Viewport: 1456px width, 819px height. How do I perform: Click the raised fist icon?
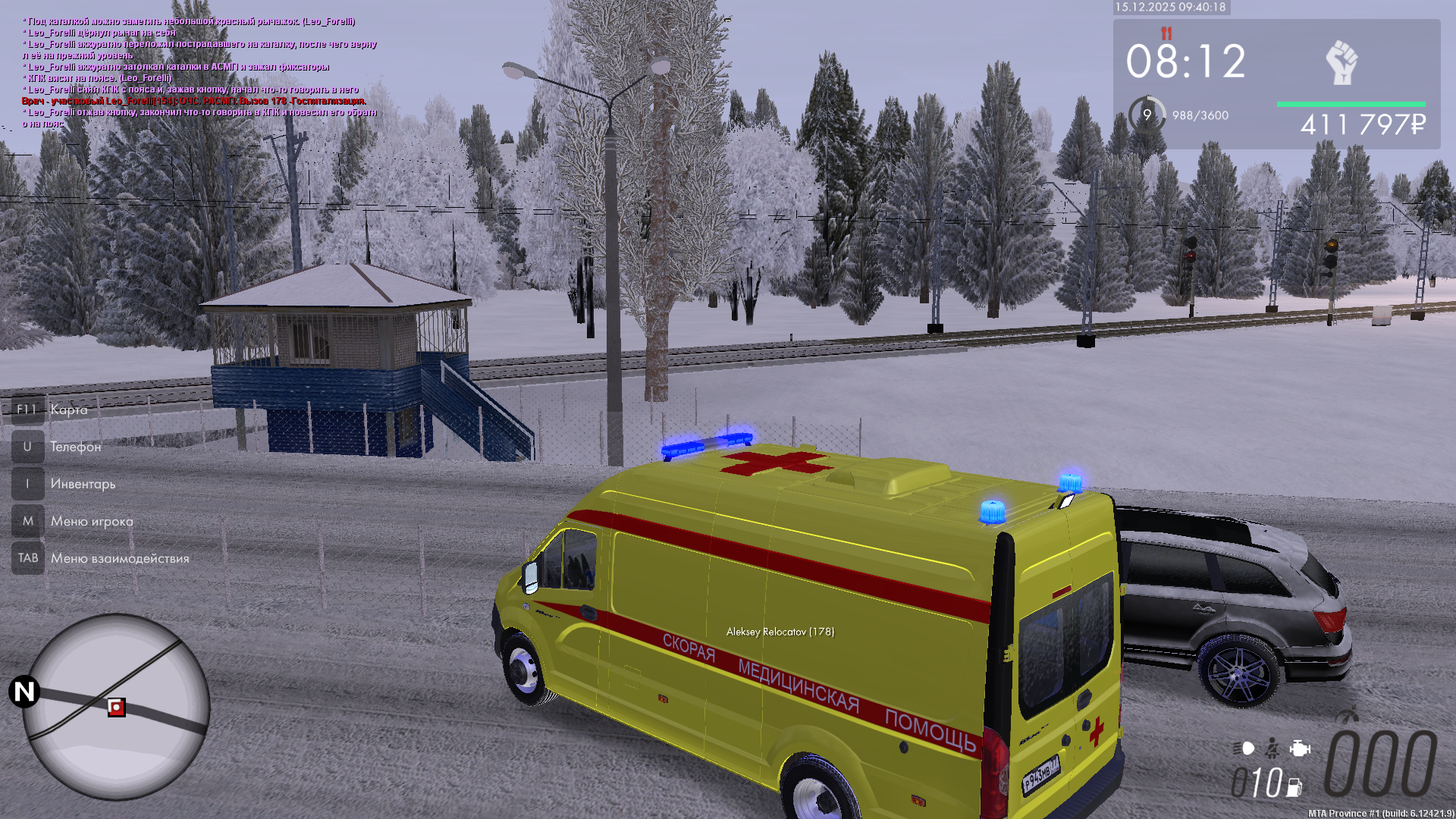point(1341,62)
